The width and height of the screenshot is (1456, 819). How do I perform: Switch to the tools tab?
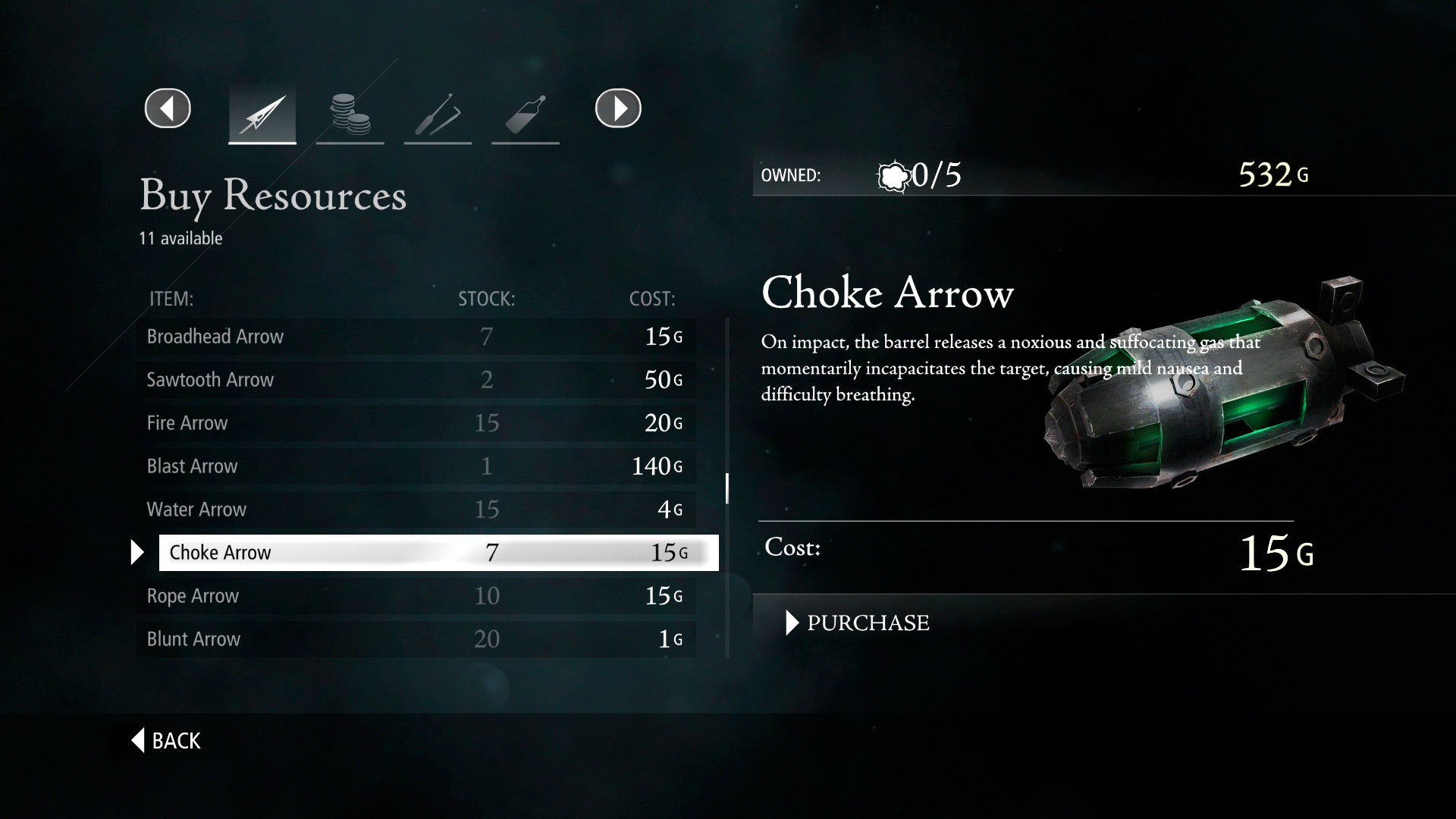438,115
